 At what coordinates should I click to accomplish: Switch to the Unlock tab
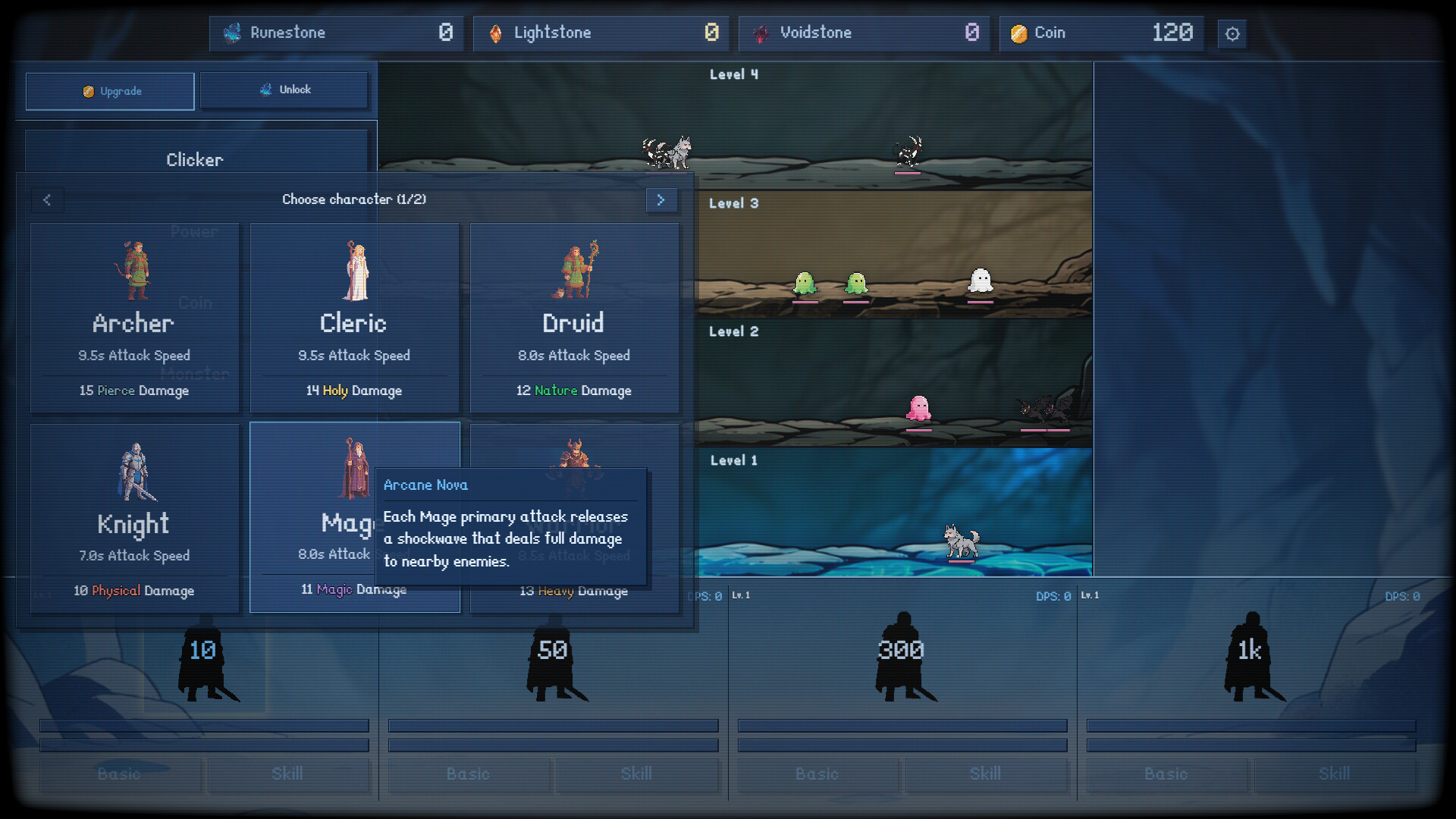(x=285, y=89)
